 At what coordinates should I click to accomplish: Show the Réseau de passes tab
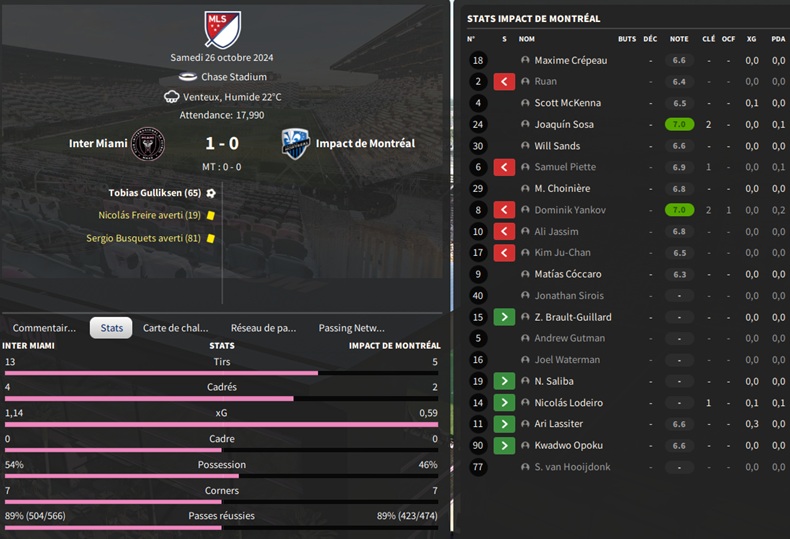coord(263,327)
